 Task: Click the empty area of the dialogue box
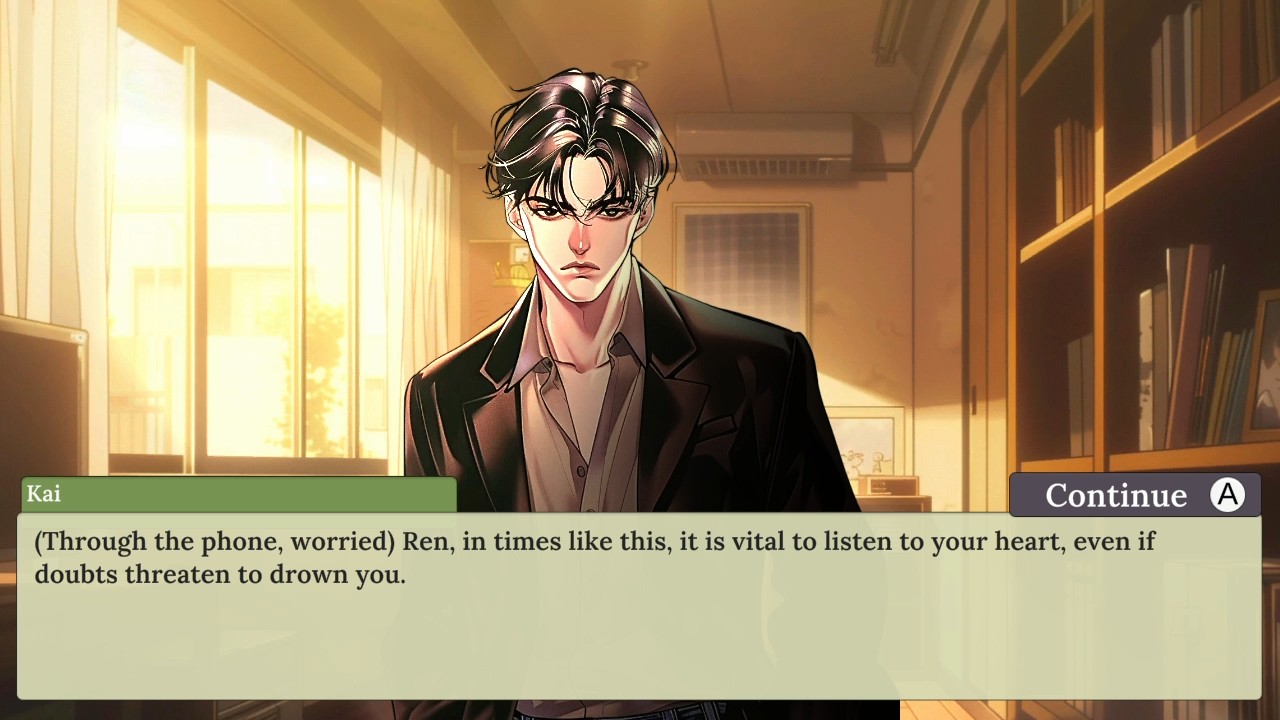(640, 650)
